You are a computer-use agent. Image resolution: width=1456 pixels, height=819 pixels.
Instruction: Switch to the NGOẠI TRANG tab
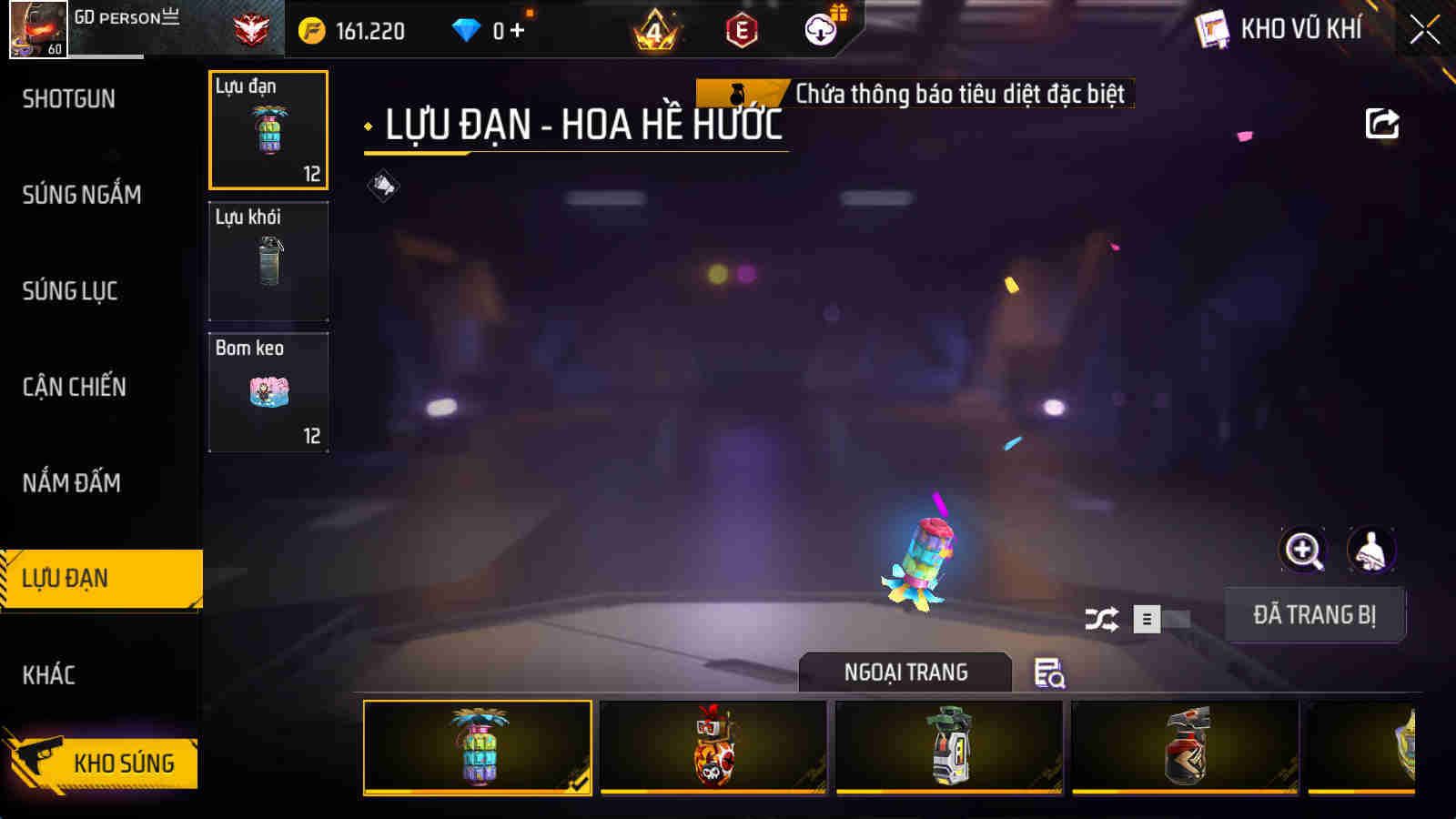point(905,672)
